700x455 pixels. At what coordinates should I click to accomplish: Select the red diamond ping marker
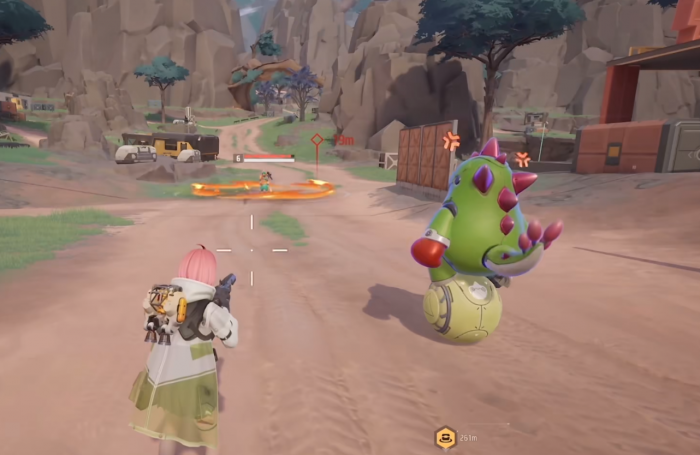pos(317,140)
